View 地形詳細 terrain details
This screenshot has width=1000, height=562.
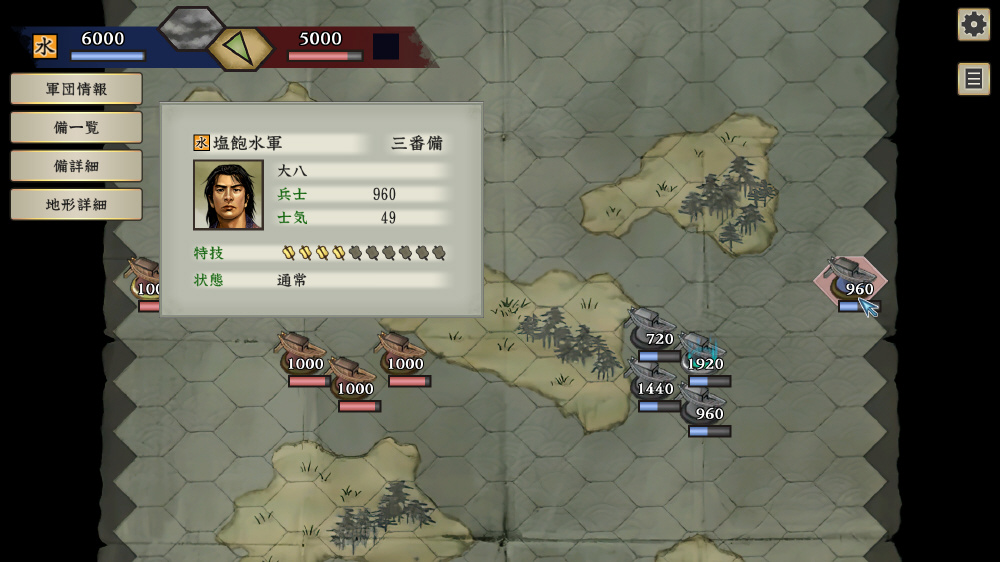click(x=76, y=204)
